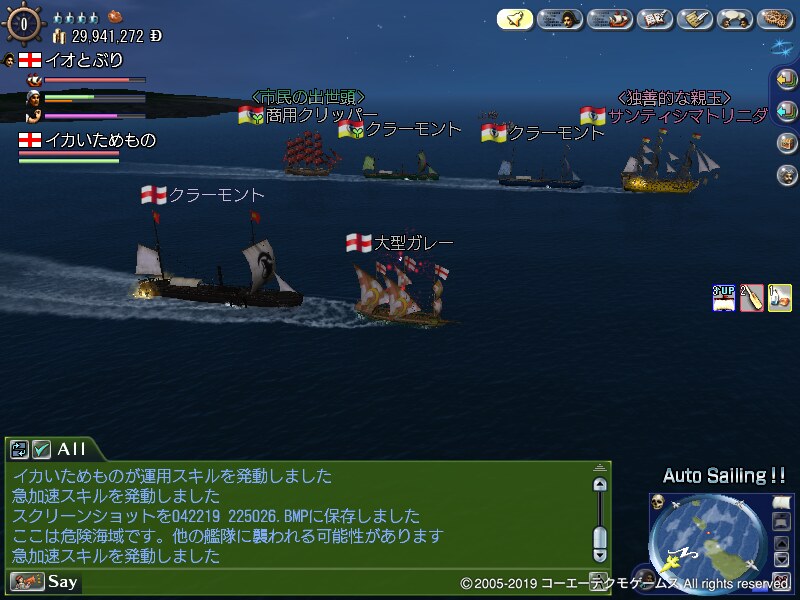
Task: Click the sailor face side button
Action: [787, 175]
